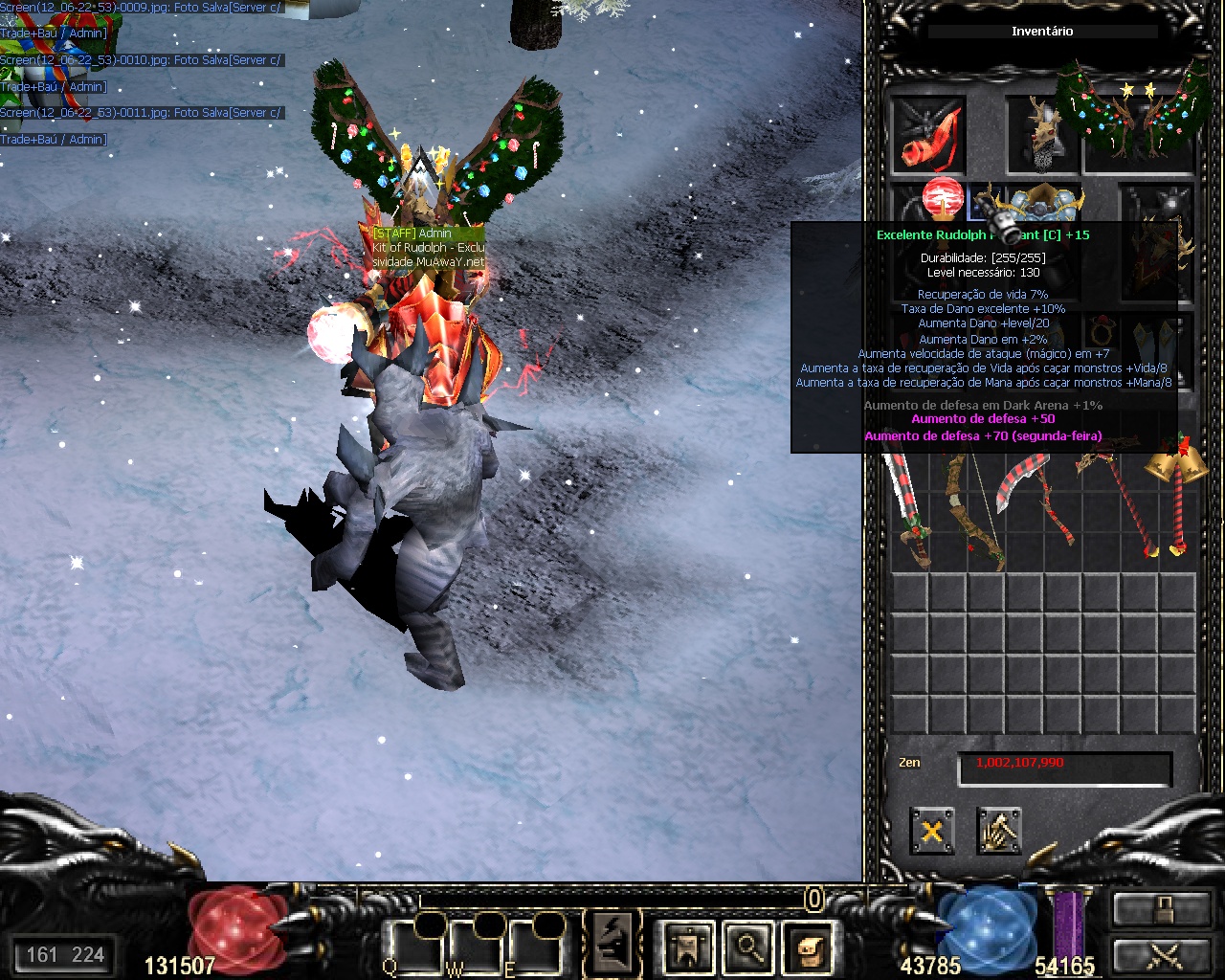Open the treasure chest inventory button
The height and width of the screenshot is (980, 1225).
tap(808, 947)
